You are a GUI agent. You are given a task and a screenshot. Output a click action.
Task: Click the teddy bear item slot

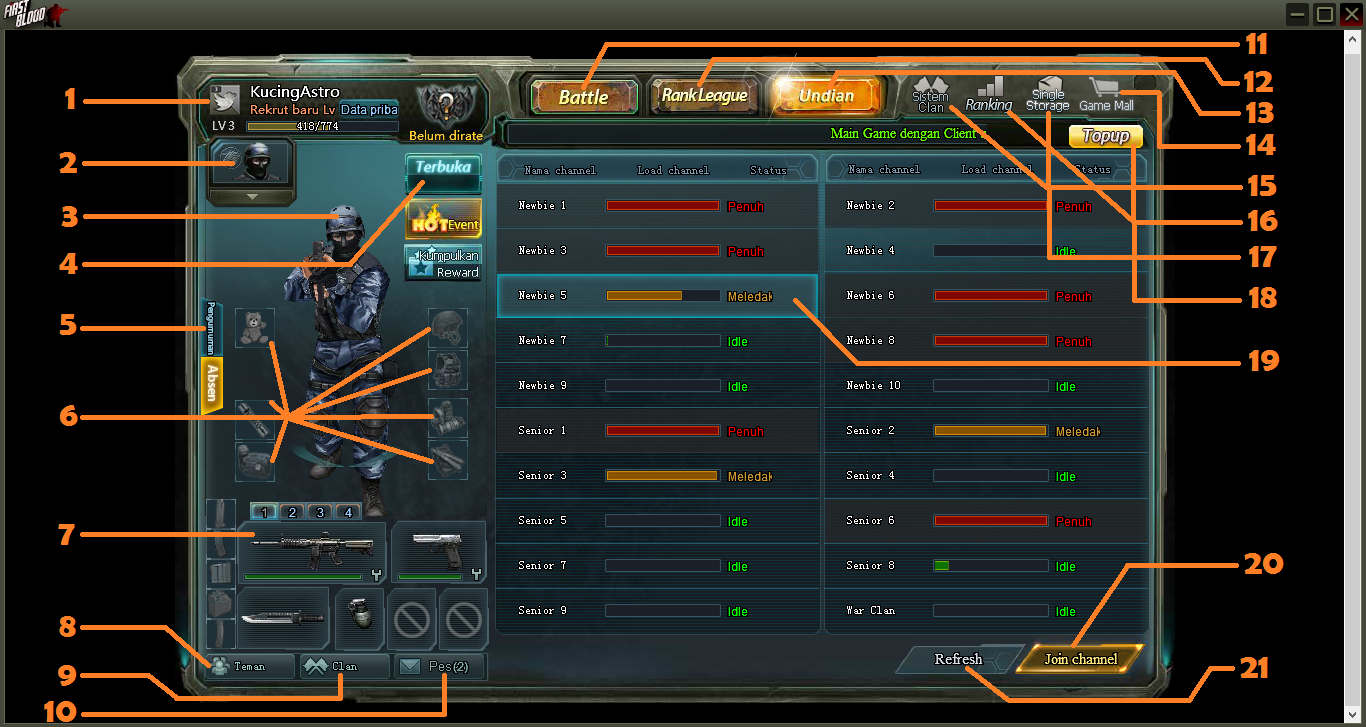pyautogui.click(x=255, y=327)
